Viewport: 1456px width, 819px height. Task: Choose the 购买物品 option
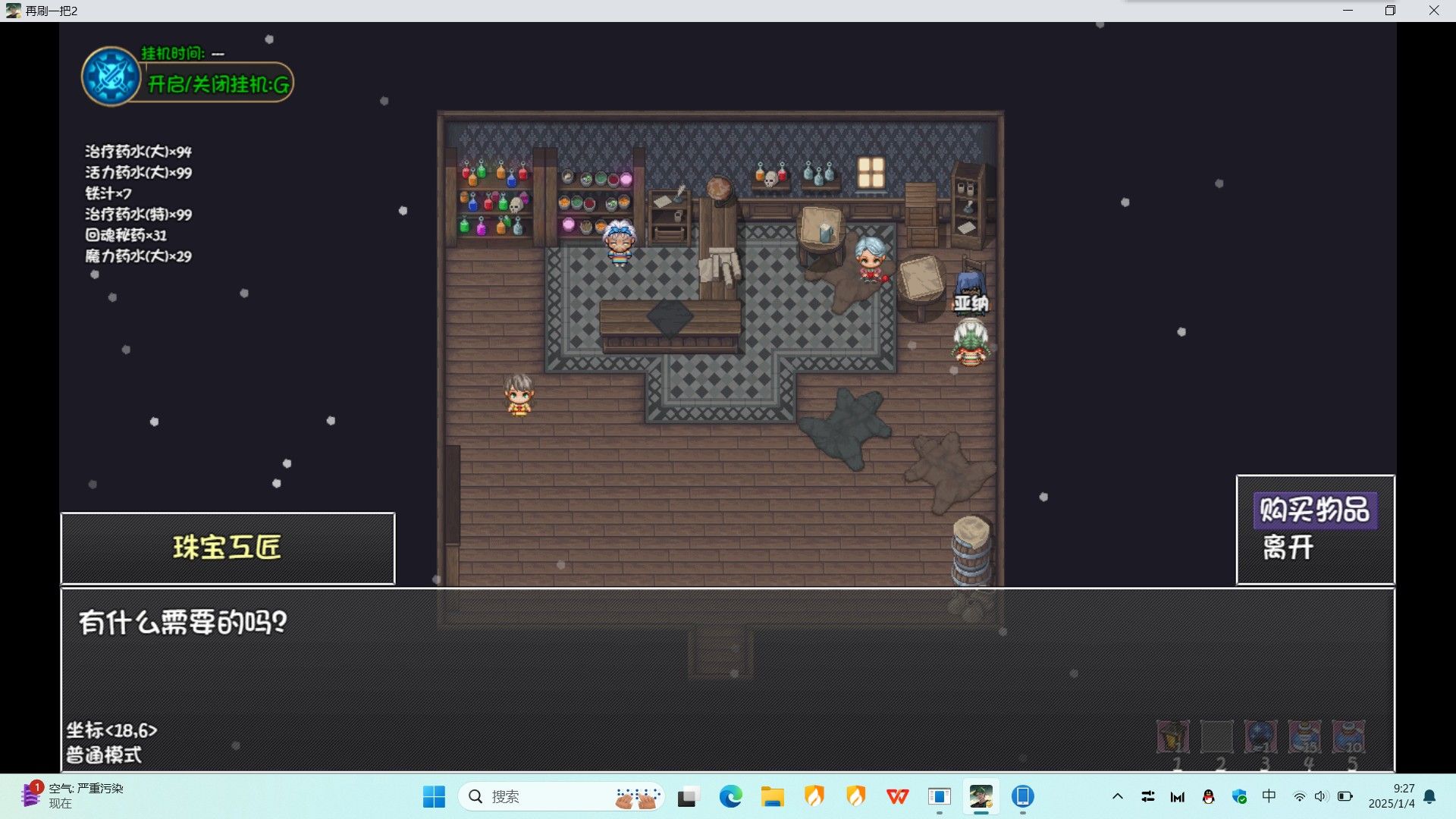click(x=1314, y=510)
